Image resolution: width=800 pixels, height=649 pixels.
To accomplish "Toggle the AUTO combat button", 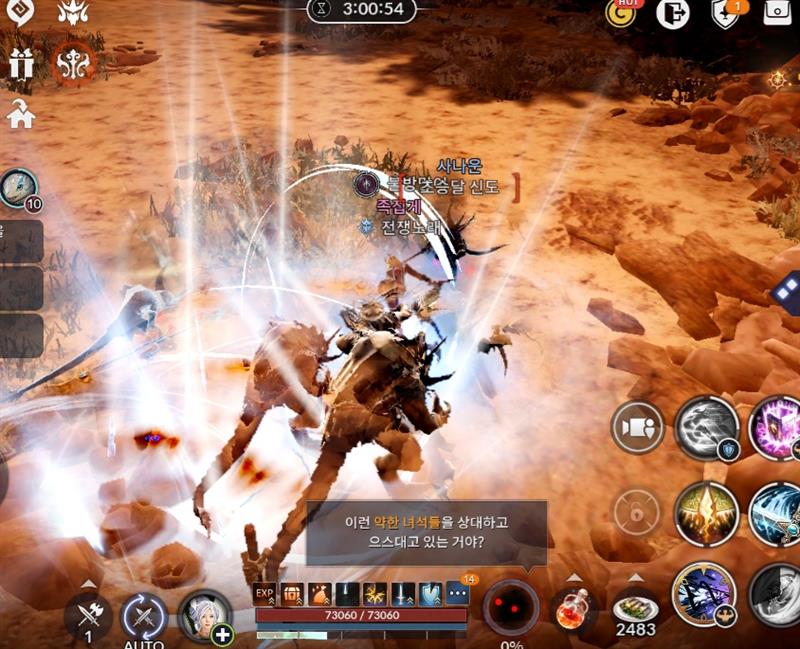I will pos(144,616).
